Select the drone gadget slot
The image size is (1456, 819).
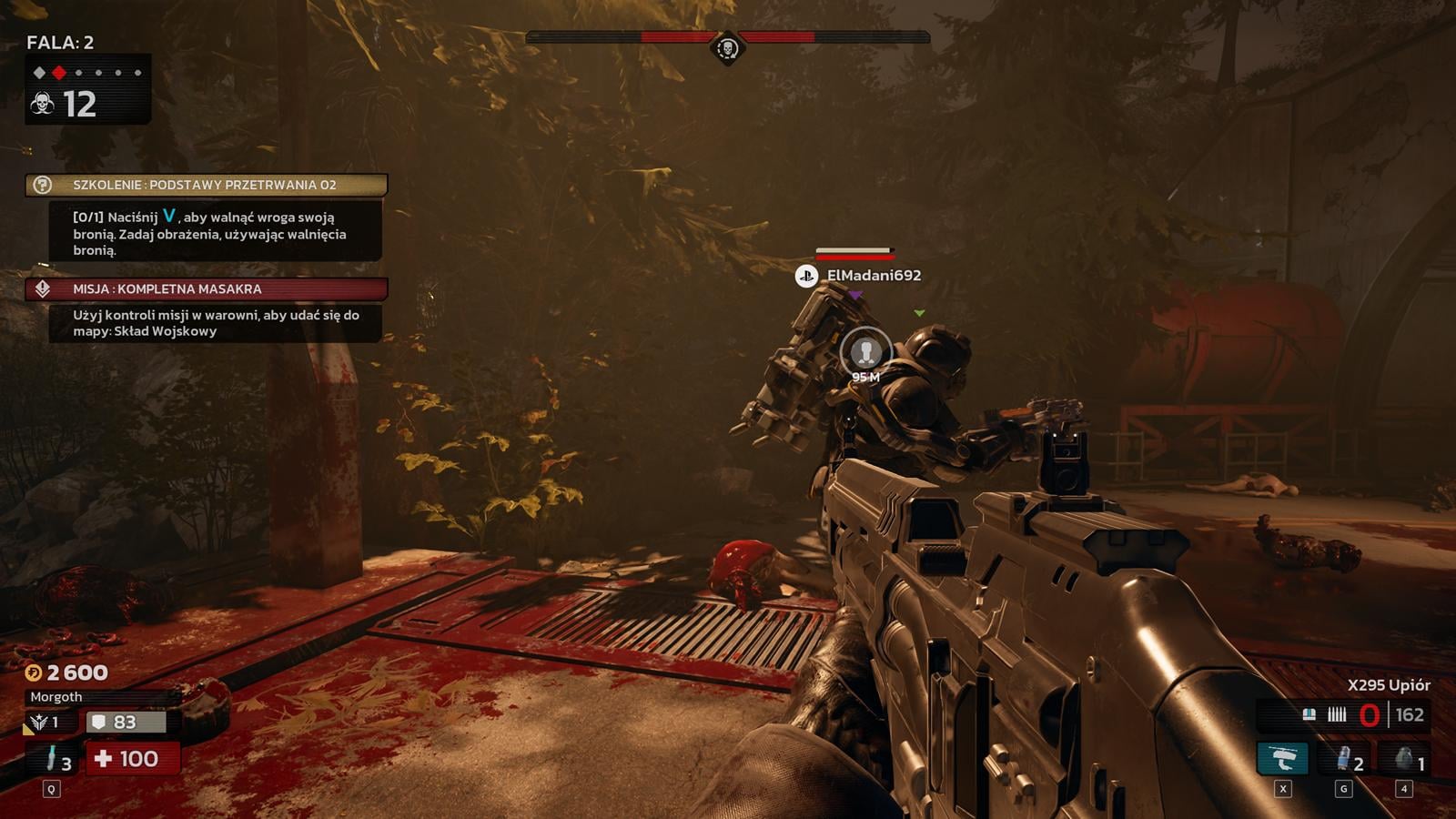pyautogui.click(x=1282, y=758)
